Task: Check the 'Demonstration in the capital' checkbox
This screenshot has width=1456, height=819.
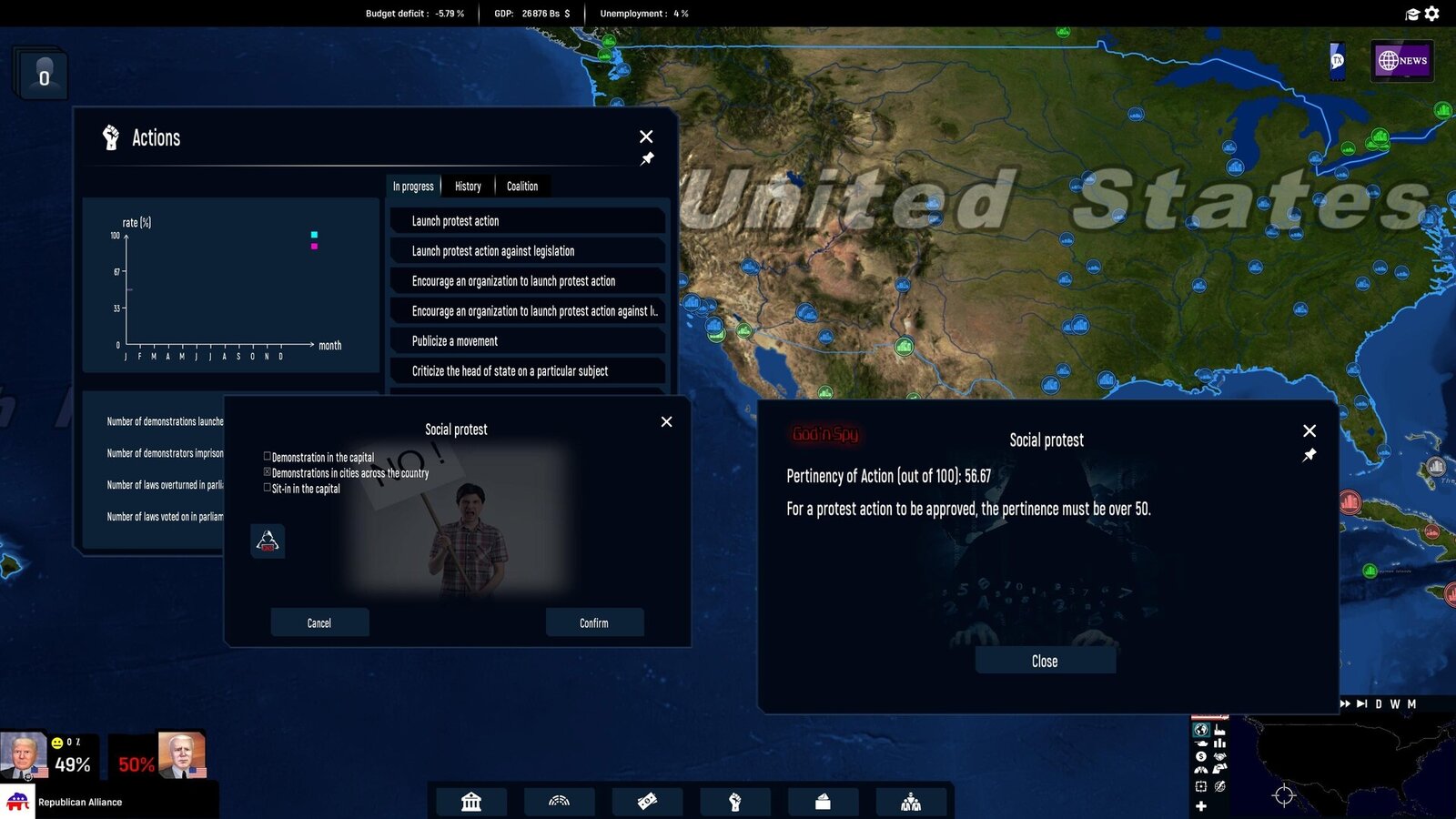Action: click(x=267, y=456)
